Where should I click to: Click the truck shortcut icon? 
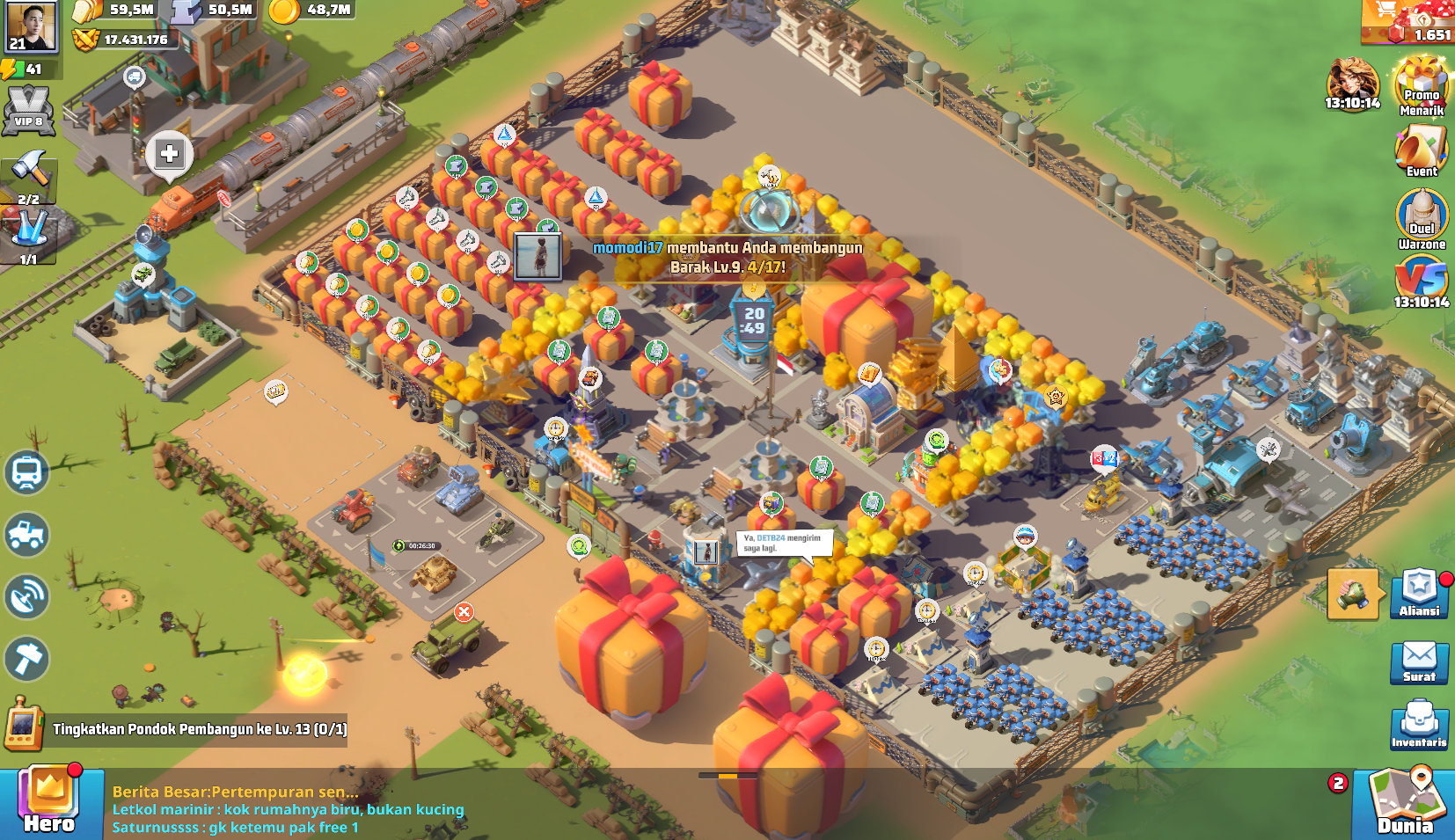tap(26, 535)
